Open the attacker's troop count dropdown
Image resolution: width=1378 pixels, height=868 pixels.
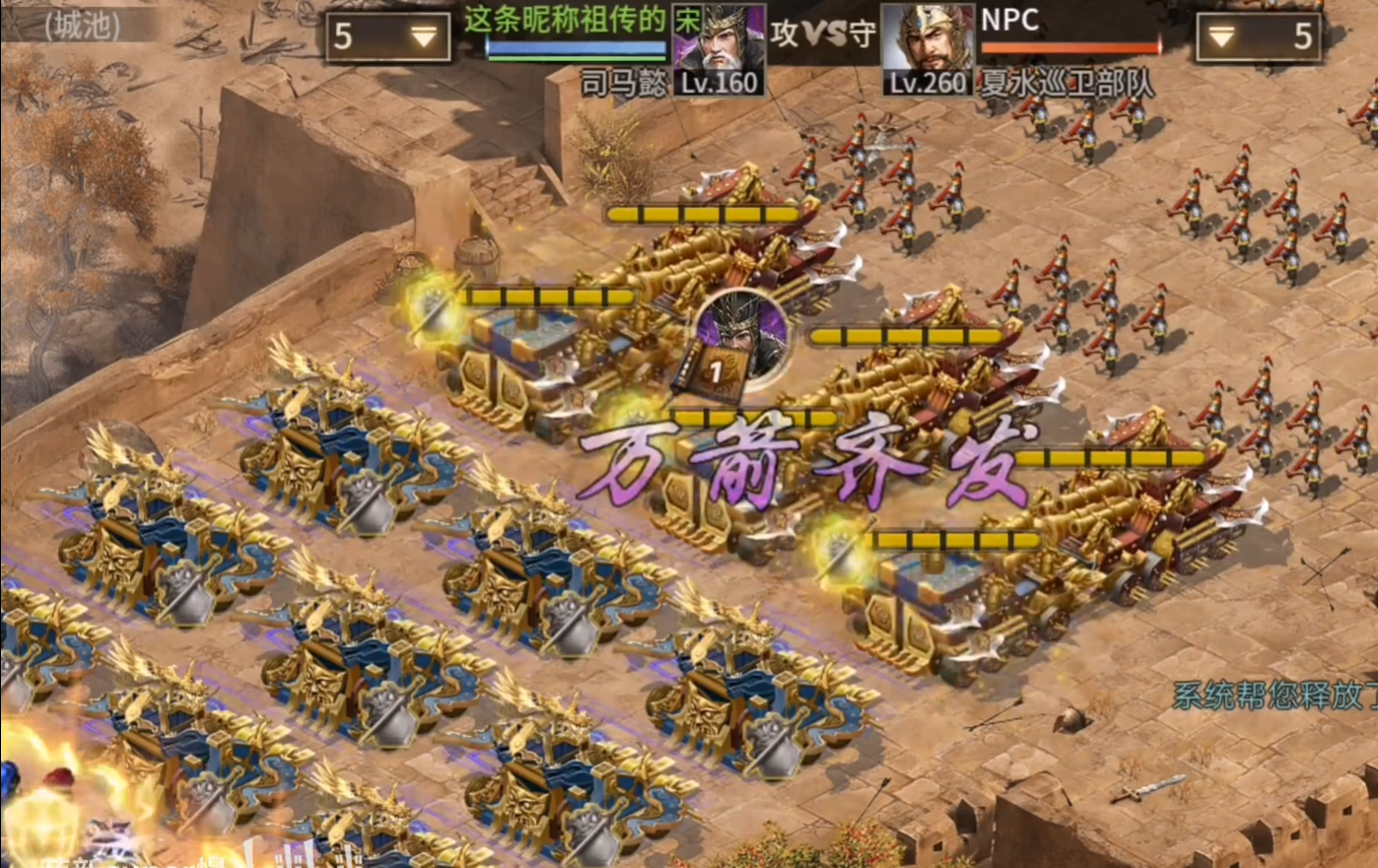pyautogui.click(x=387, y=37)
